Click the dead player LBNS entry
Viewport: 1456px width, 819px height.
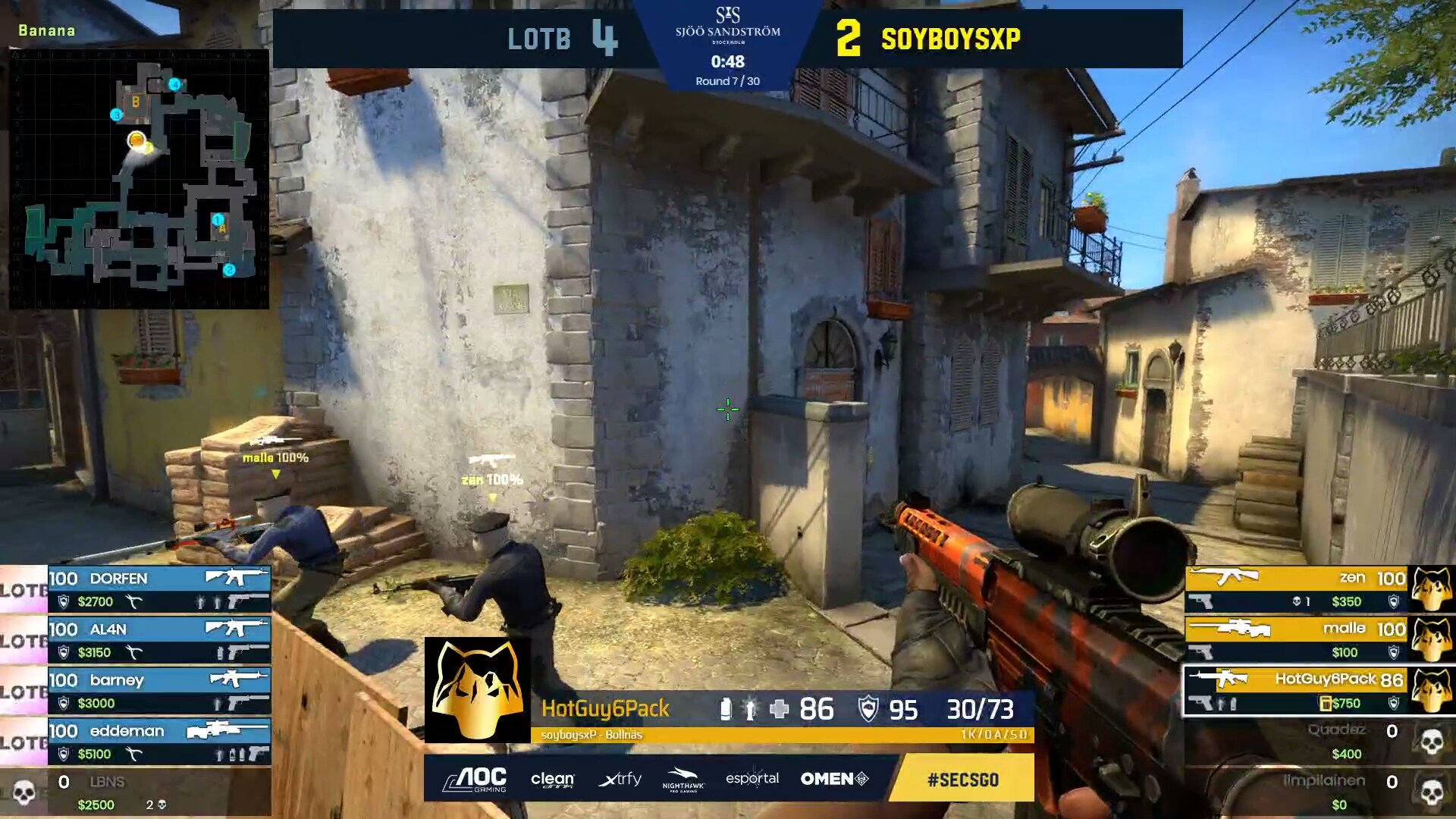[136, 792]
